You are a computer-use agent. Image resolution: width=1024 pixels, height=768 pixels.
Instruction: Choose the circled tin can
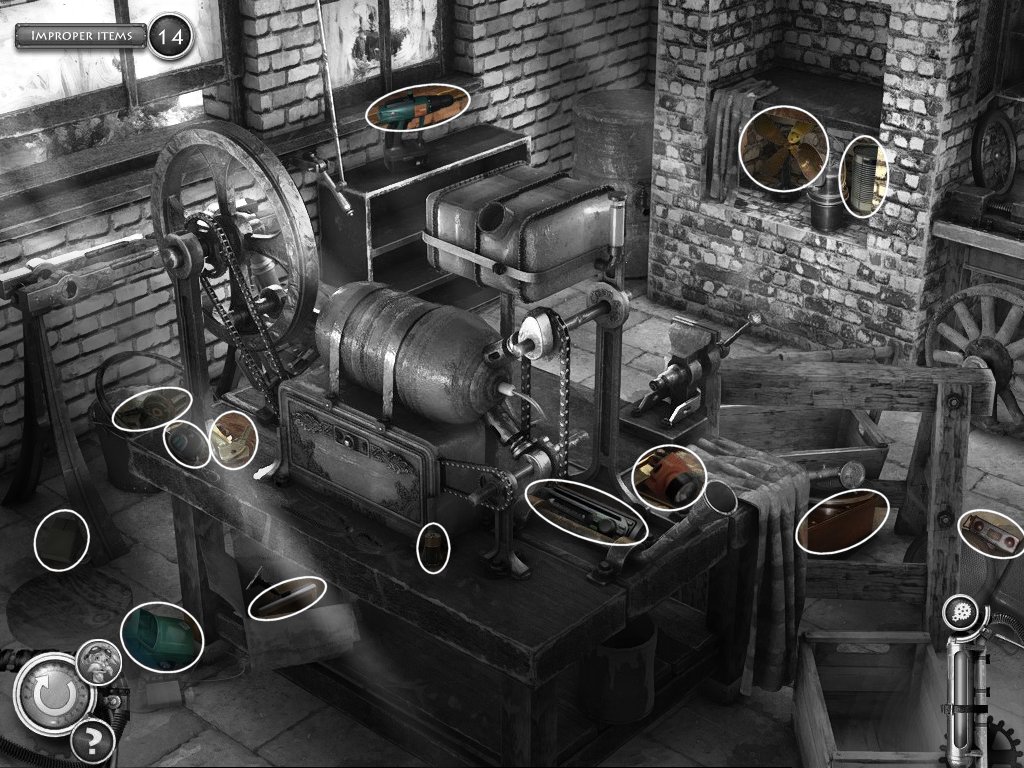click(863, 178)
